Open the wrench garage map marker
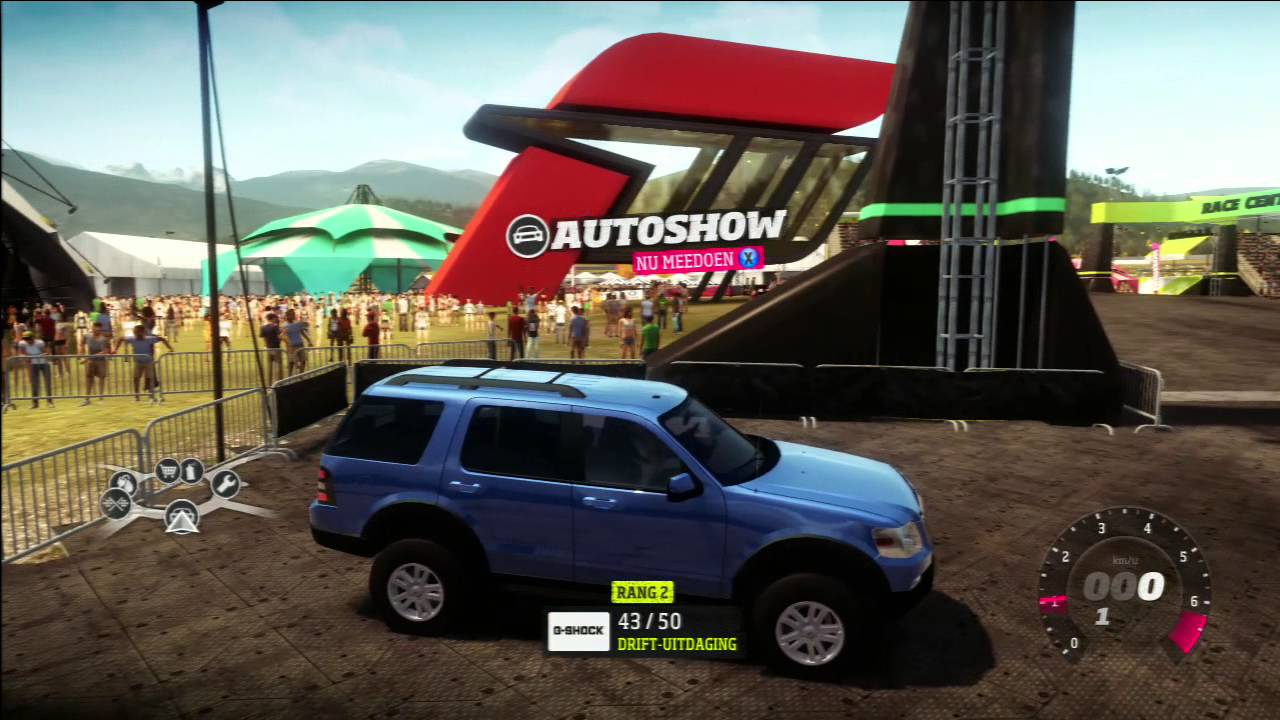1280x720 pixels. click(x=225, y=484)
